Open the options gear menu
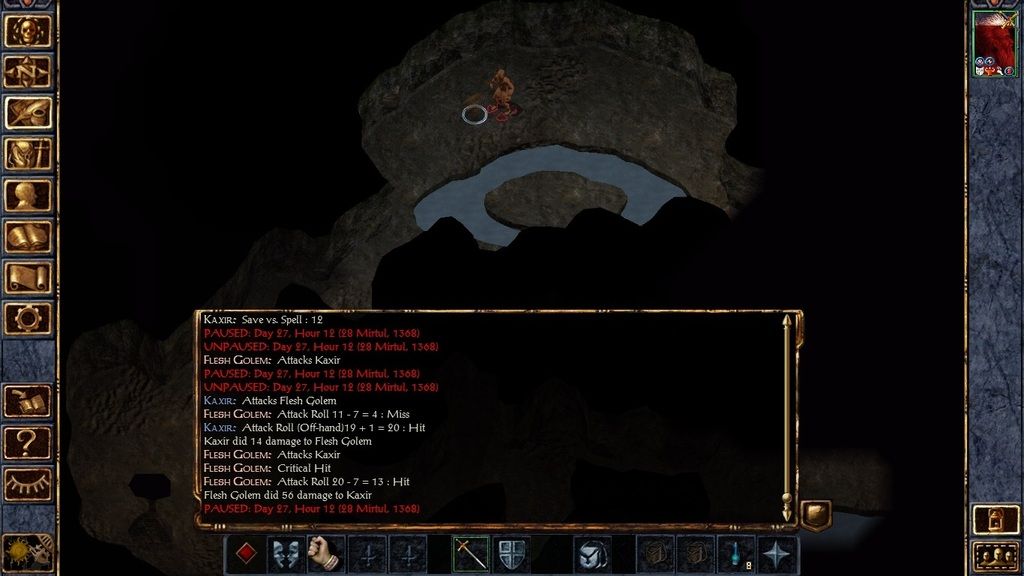This screenshot has width=1024, height=576. [x=28, y=319]
